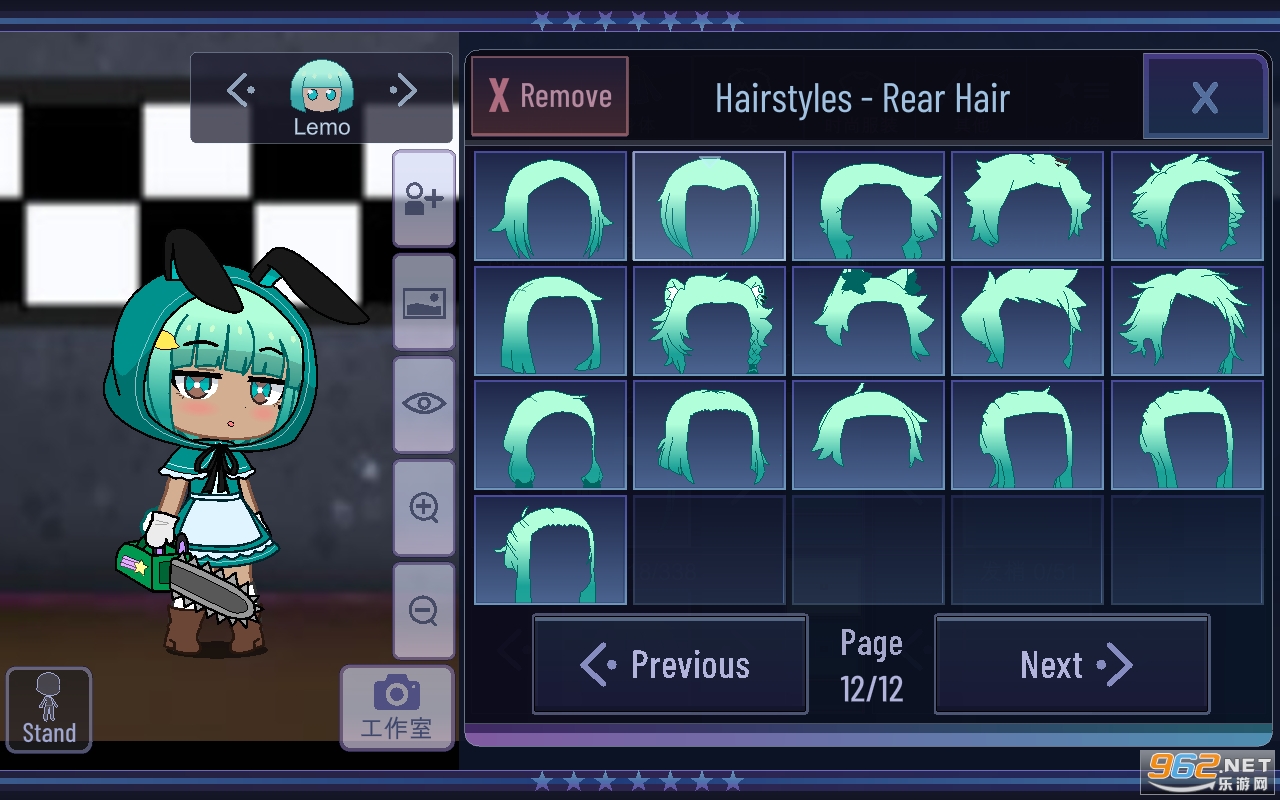Open the background picture icon
The height and width of the screenshot is (800, 1280).
pos(424,302)
